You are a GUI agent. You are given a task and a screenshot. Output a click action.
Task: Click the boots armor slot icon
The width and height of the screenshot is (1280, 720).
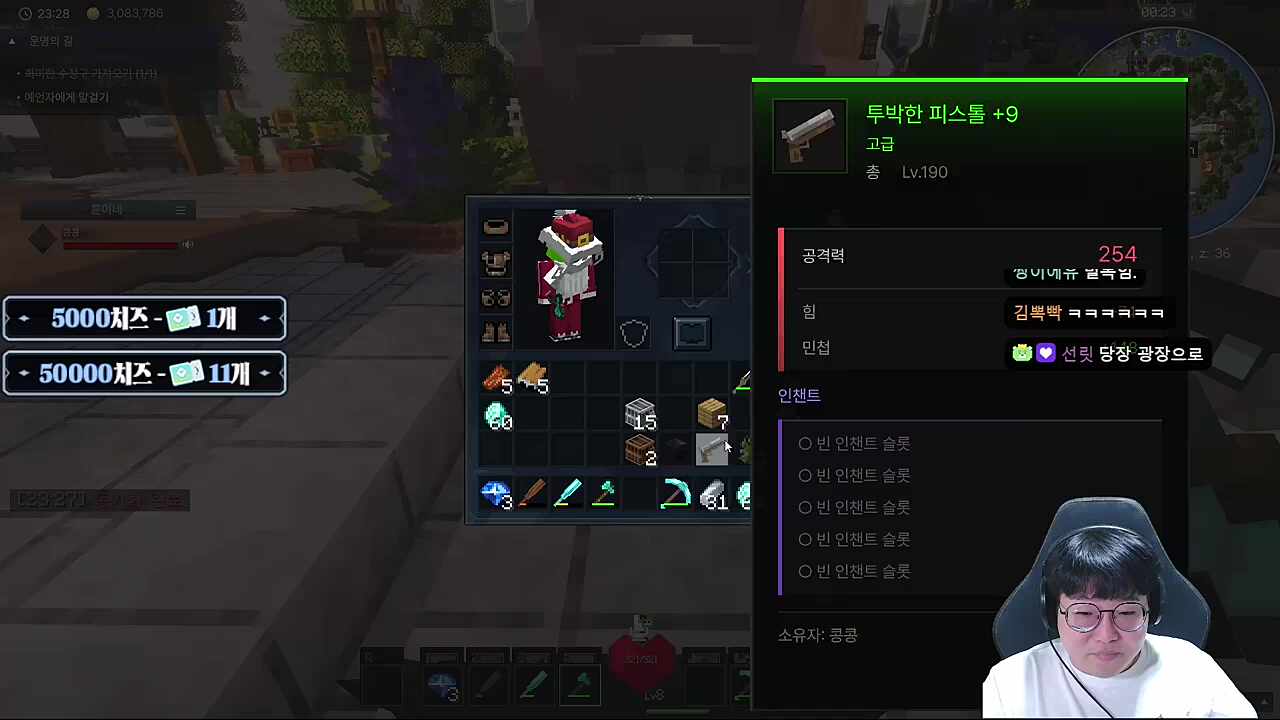click(x=496, y=331)
